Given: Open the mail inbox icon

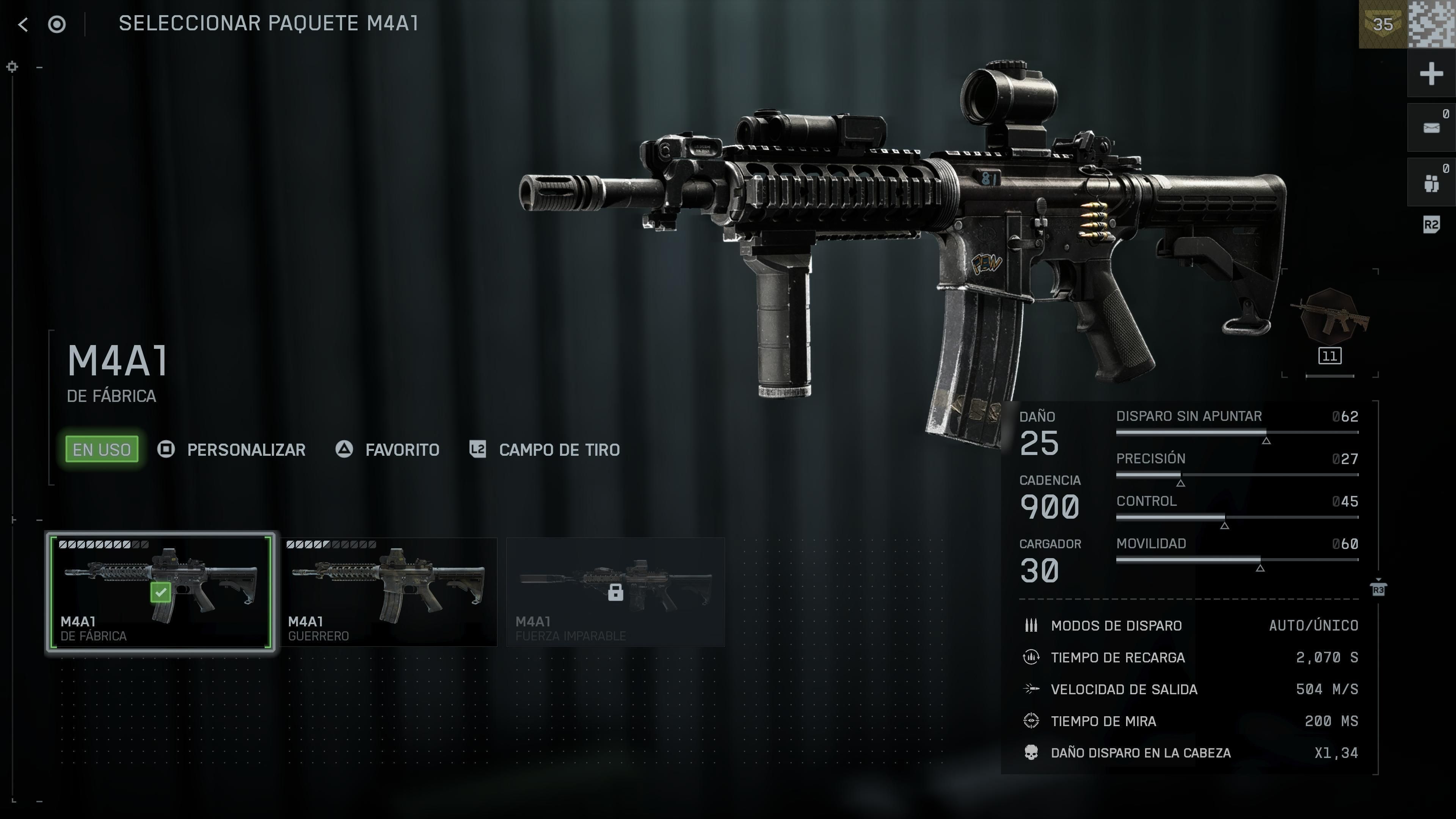Looking at the screenshot, I should tap(1431, 127).
